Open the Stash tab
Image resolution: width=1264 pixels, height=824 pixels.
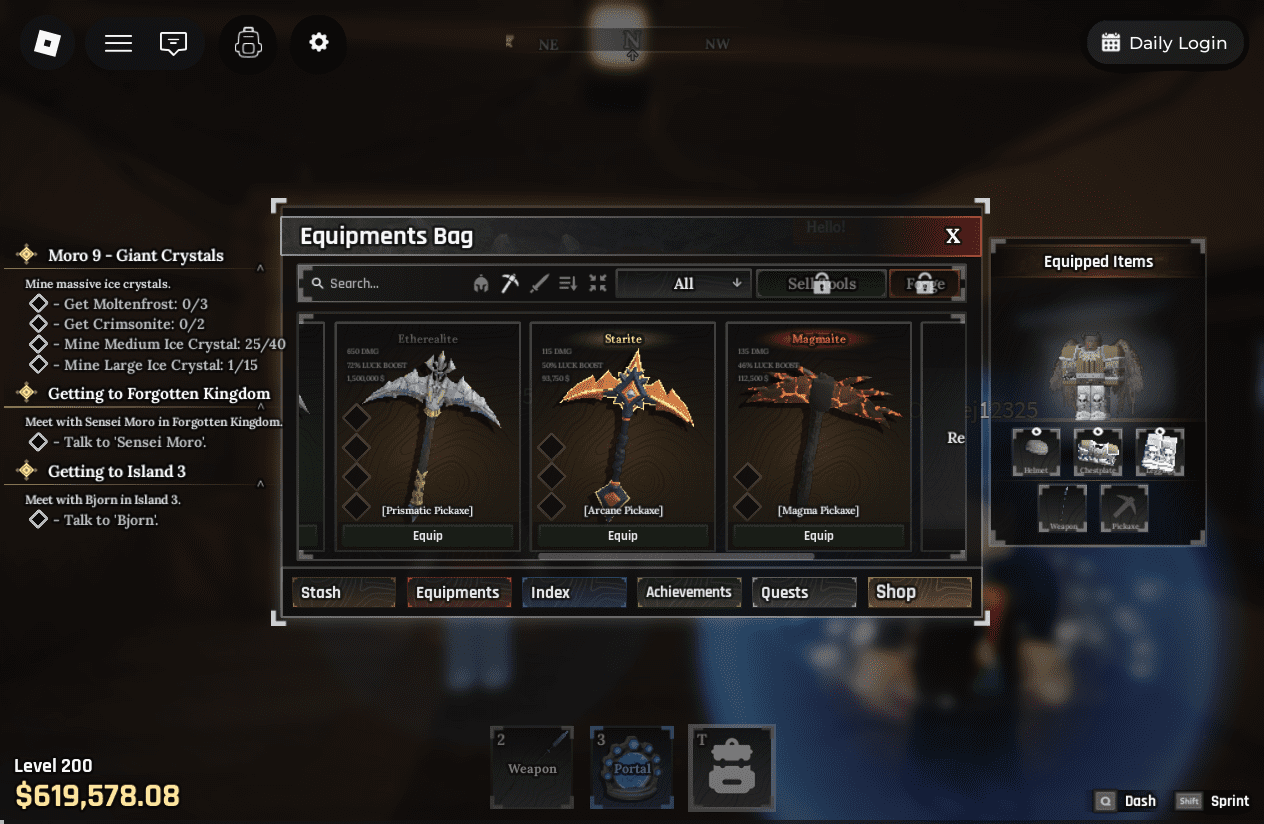343,592
